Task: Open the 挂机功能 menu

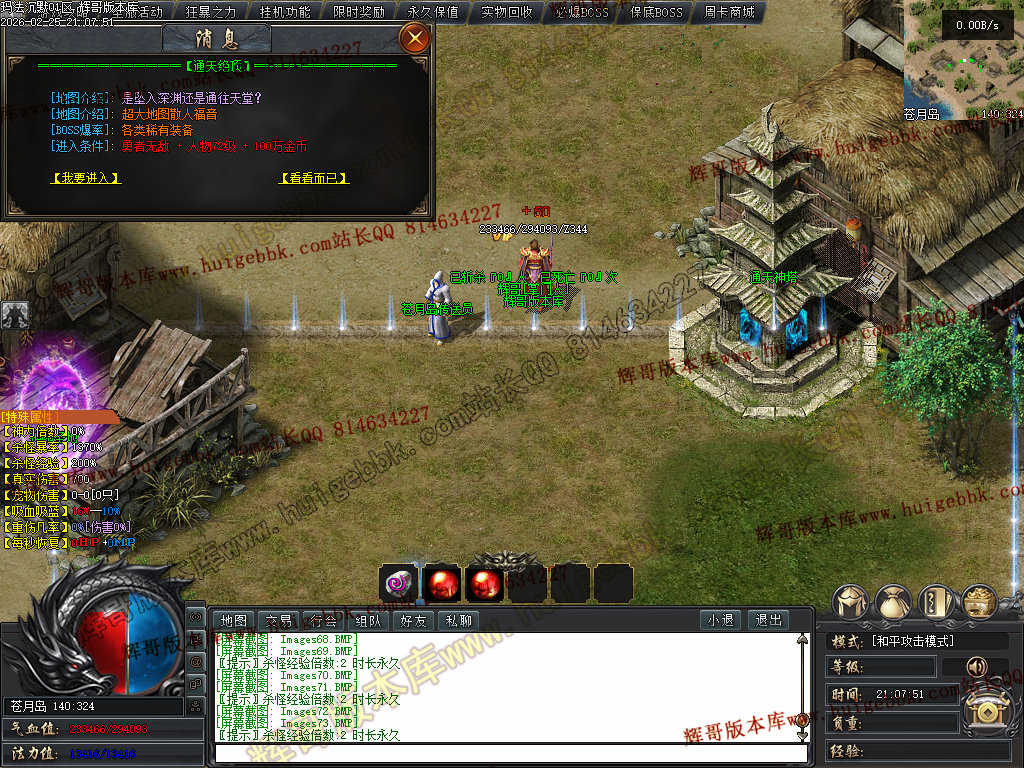Action: coord(285,12)
